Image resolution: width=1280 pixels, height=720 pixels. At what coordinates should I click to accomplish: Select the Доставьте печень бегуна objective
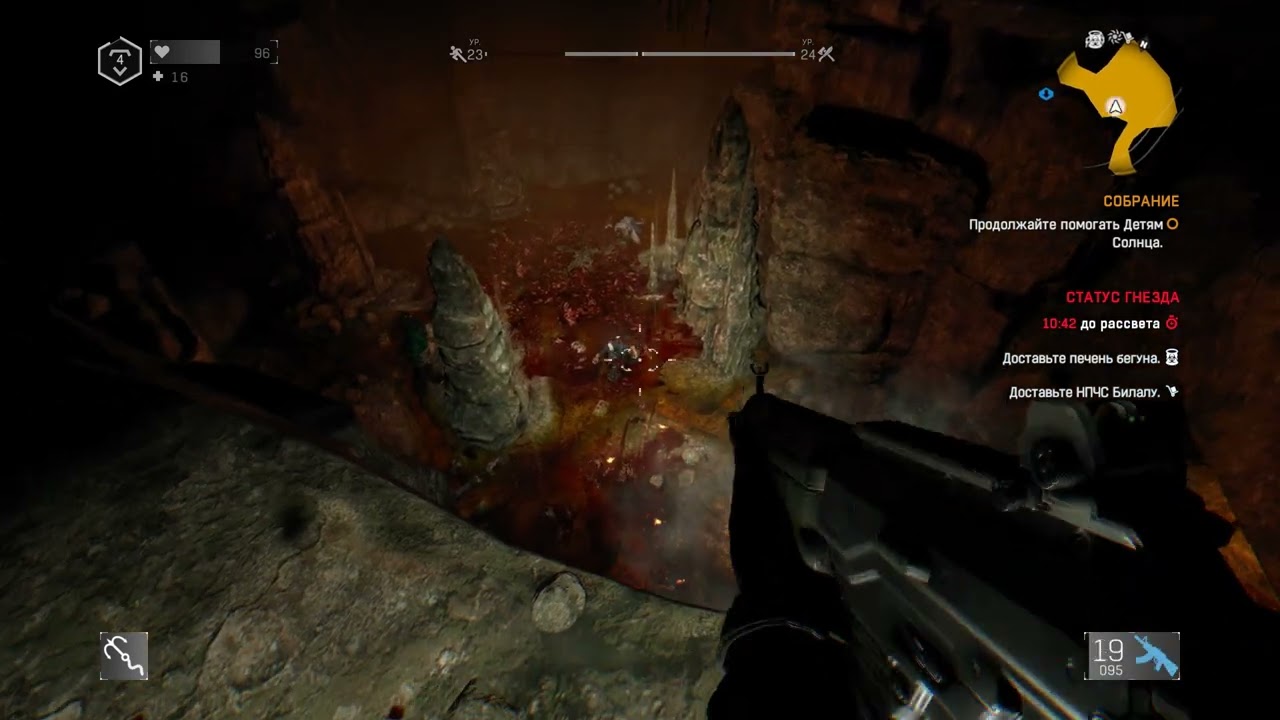pos(1081,358)
